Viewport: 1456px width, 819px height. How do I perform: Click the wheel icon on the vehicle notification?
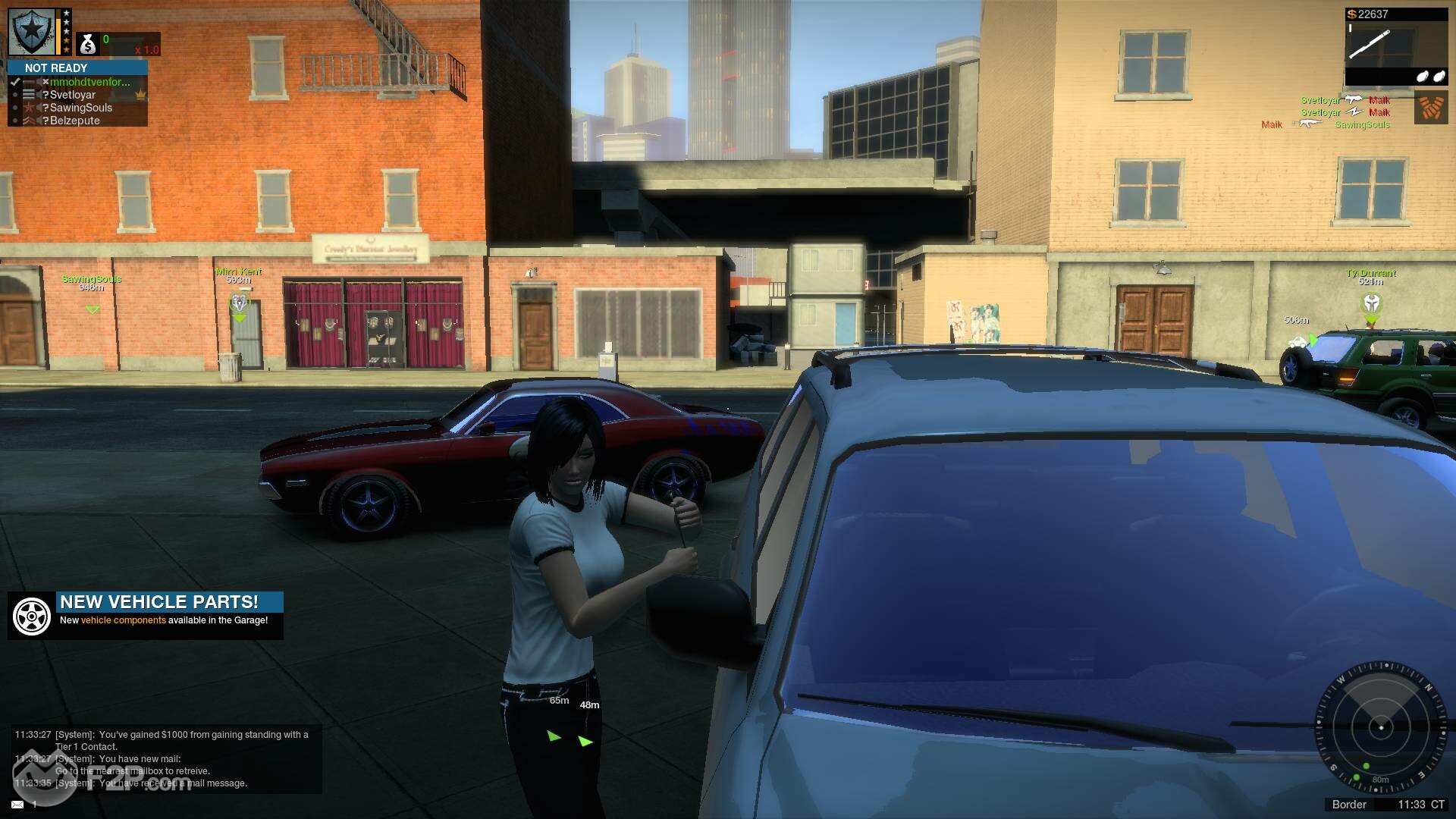pyautogui.click(x=32, y=616)
